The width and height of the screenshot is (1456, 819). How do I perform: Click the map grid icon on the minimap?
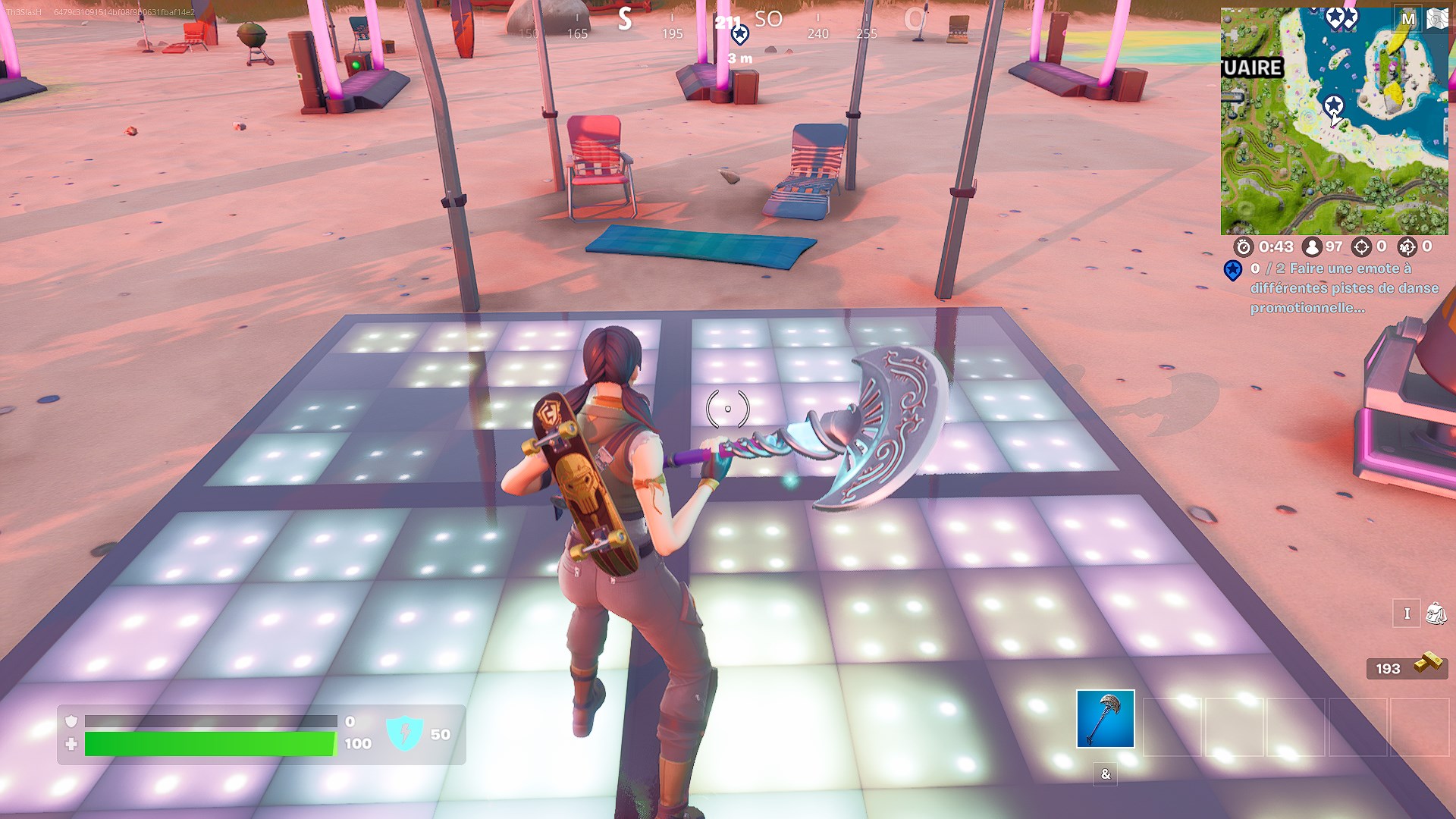point(1437,18)
